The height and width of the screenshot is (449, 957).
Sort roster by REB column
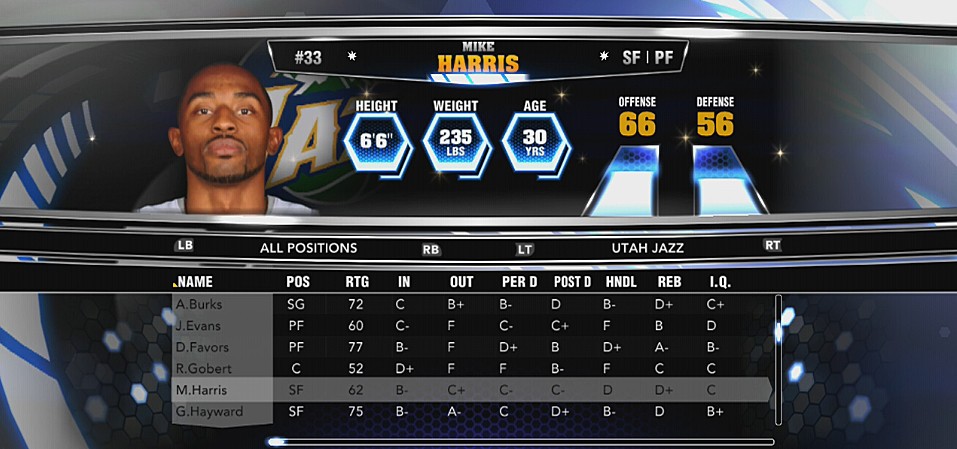[669, 282]
